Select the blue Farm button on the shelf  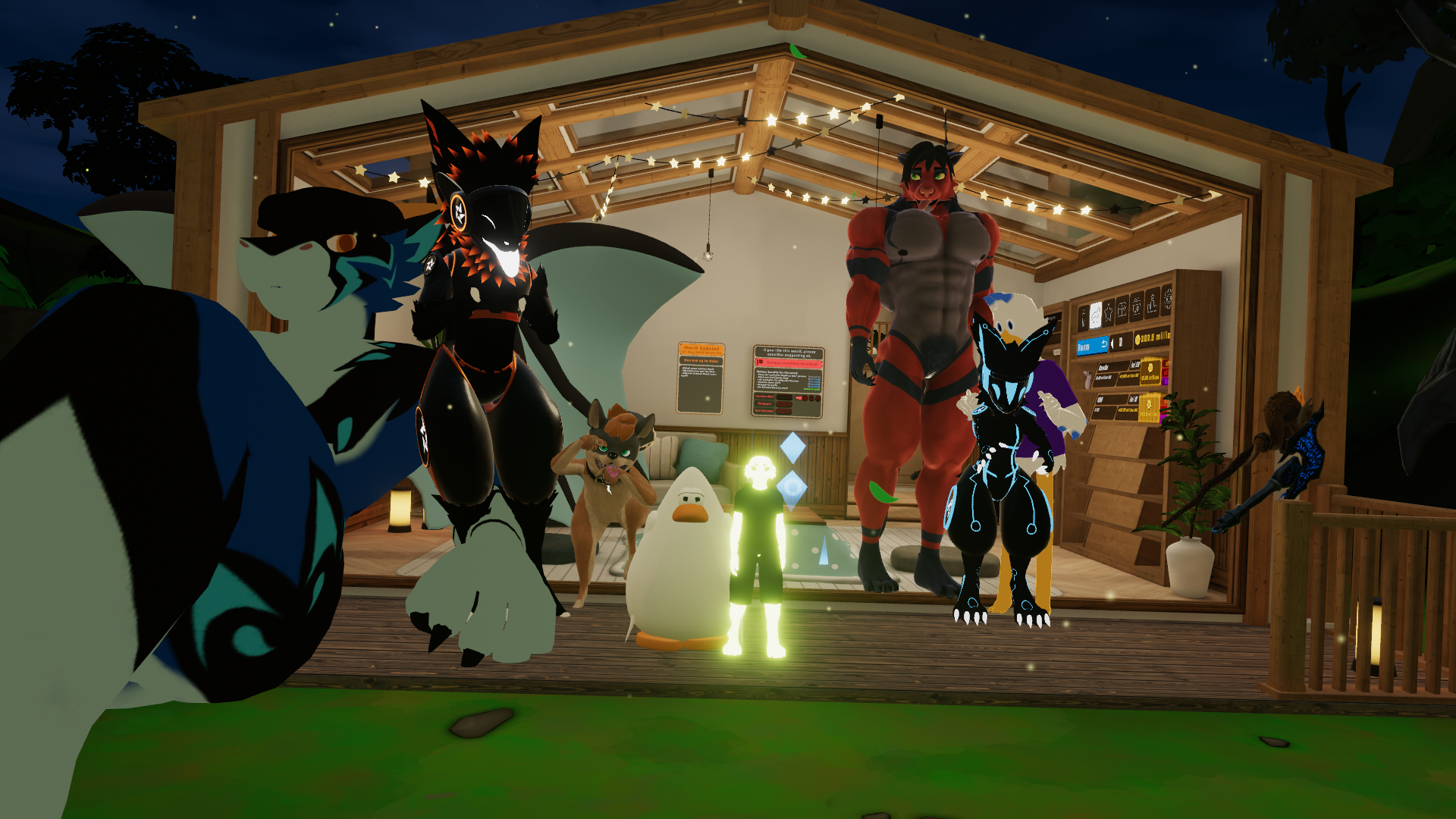1091,347
